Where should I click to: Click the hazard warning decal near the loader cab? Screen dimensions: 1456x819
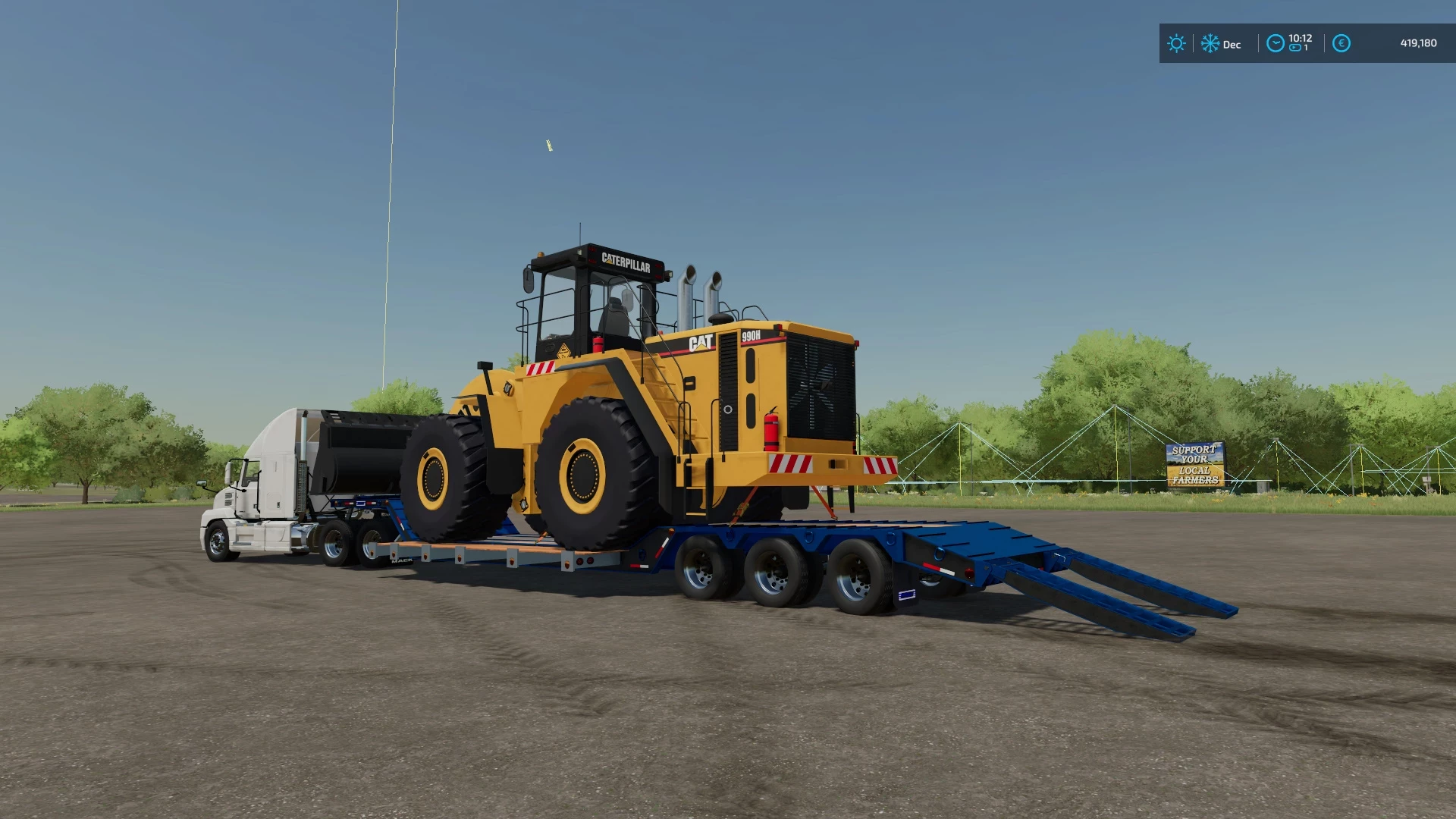[563, 350]
